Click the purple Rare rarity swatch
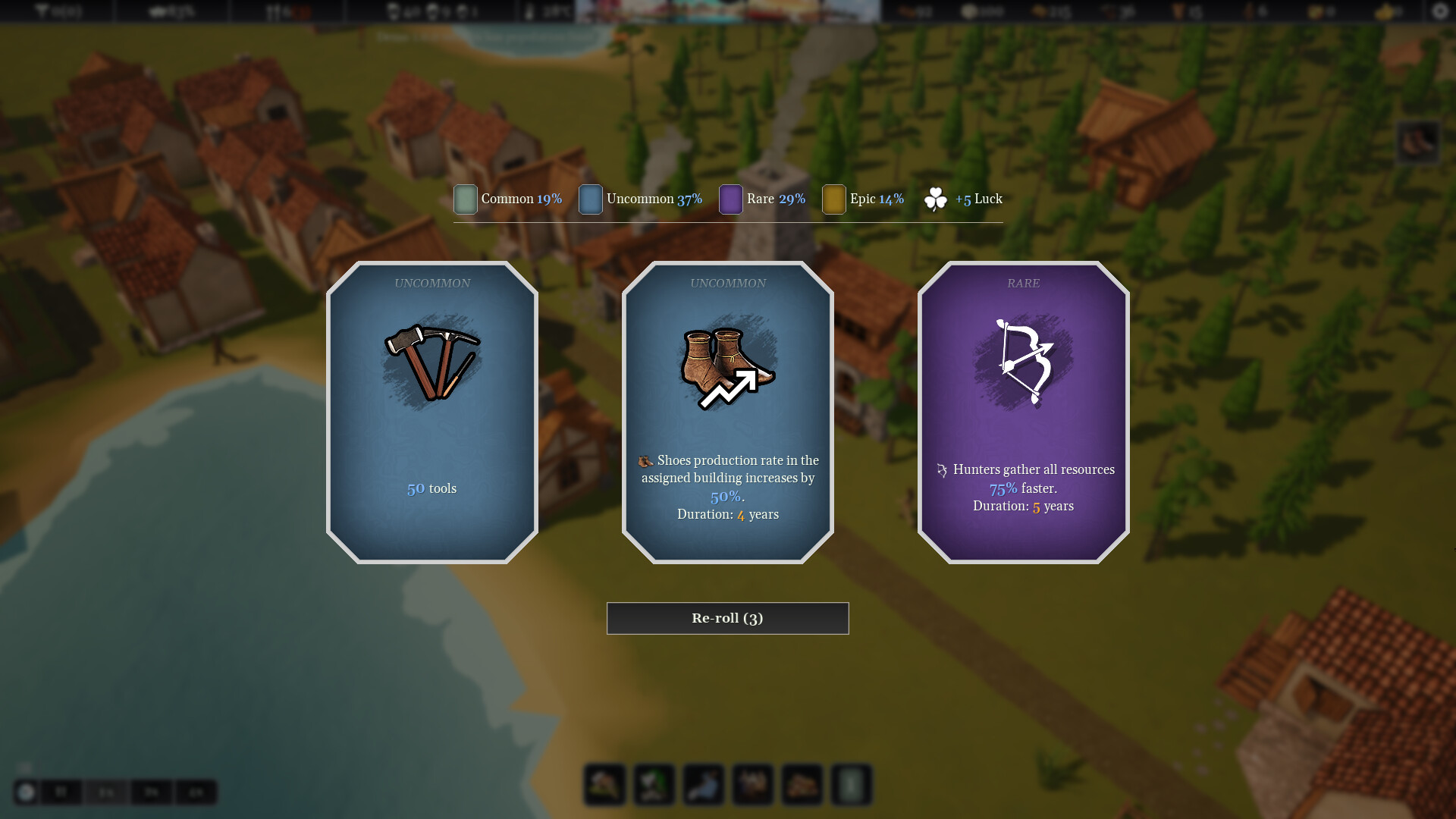Viewport: 1456px width, 819px height. [x=730, y=199]
